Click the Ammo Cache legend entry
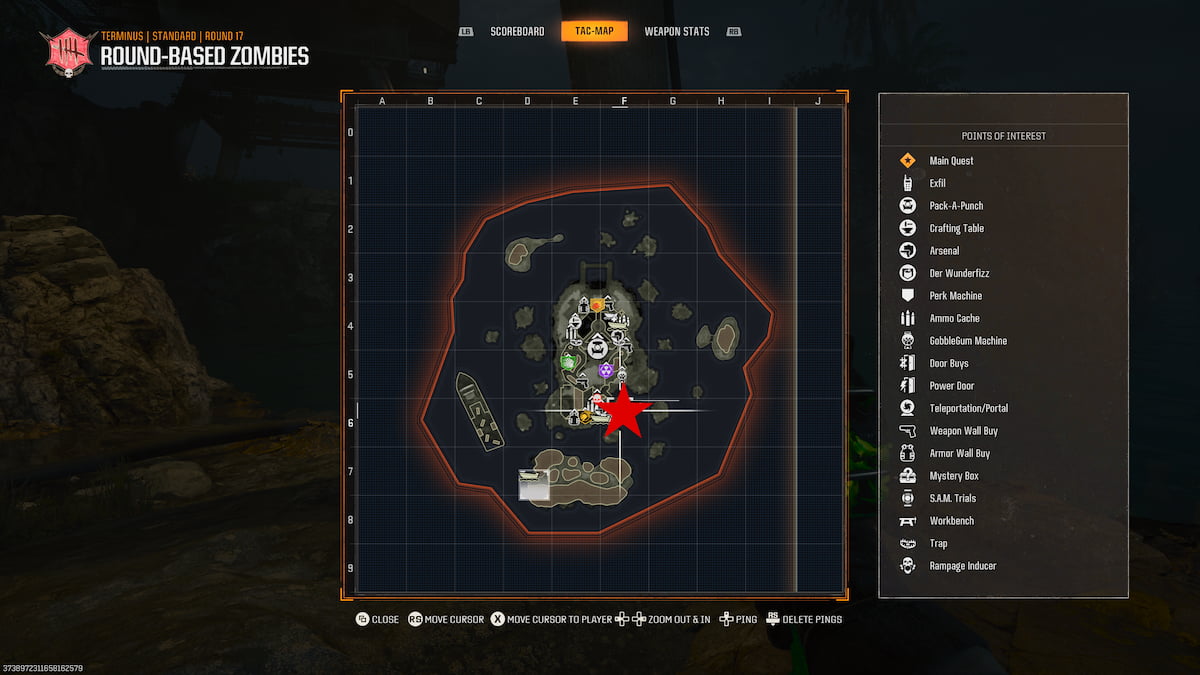Image resolution: width=1200 pixels, height=675 pixels. pyautogui.click(x=954, y=318)
